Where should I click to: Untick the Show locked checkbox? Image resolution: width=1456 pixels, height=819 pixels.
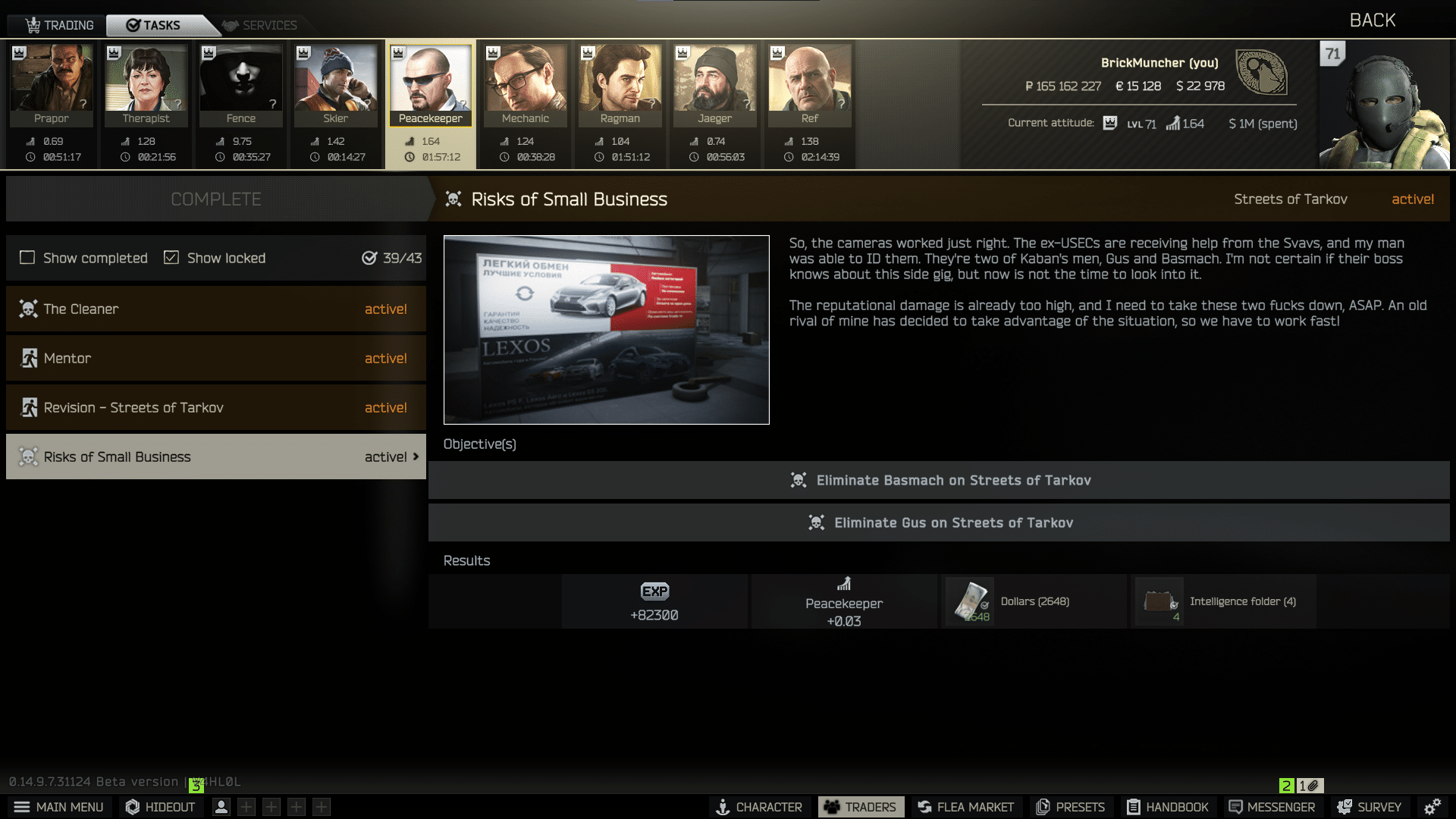coord(171,258)
